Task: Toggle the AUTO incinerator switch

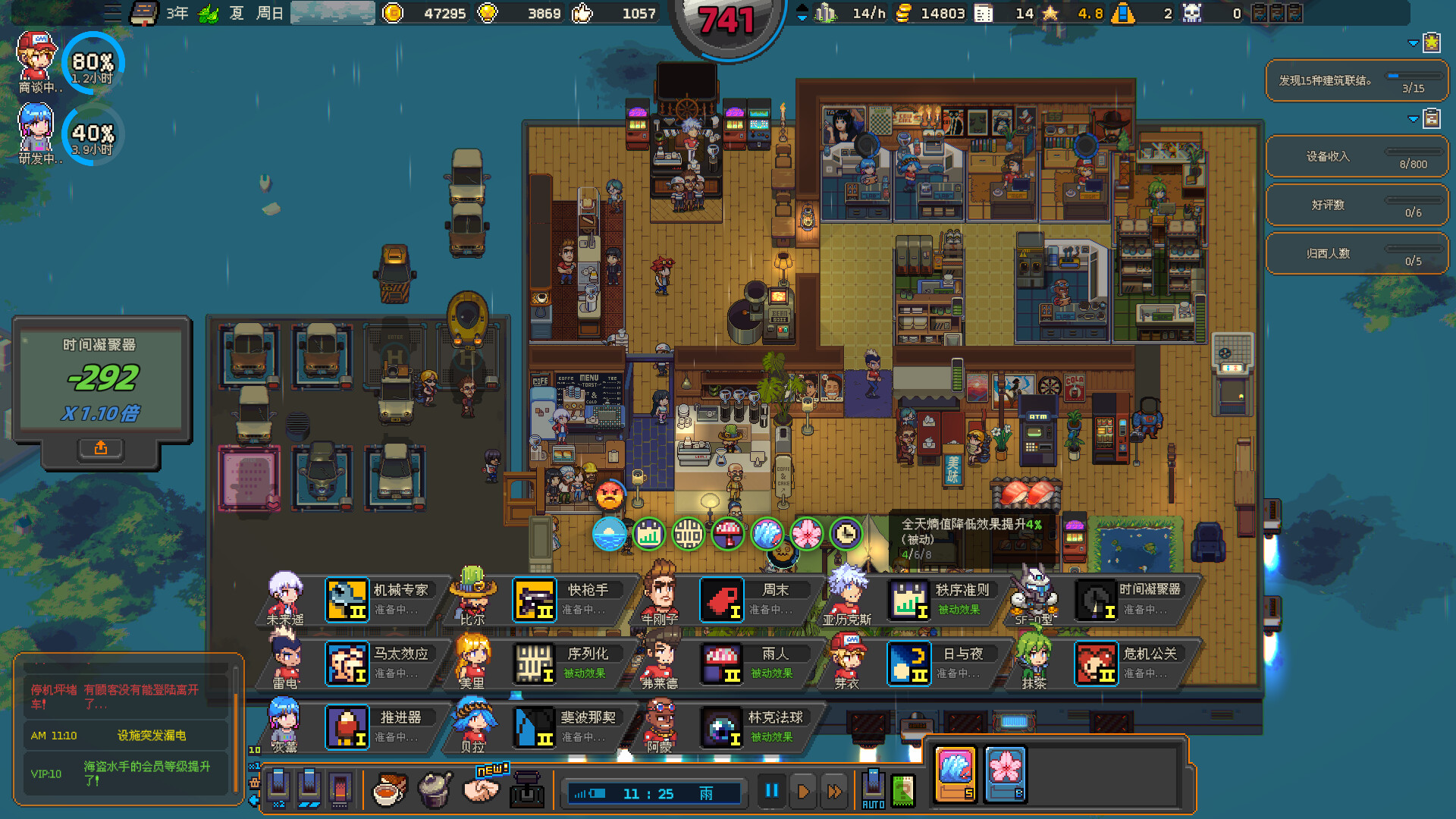Action: pos(873,789)
